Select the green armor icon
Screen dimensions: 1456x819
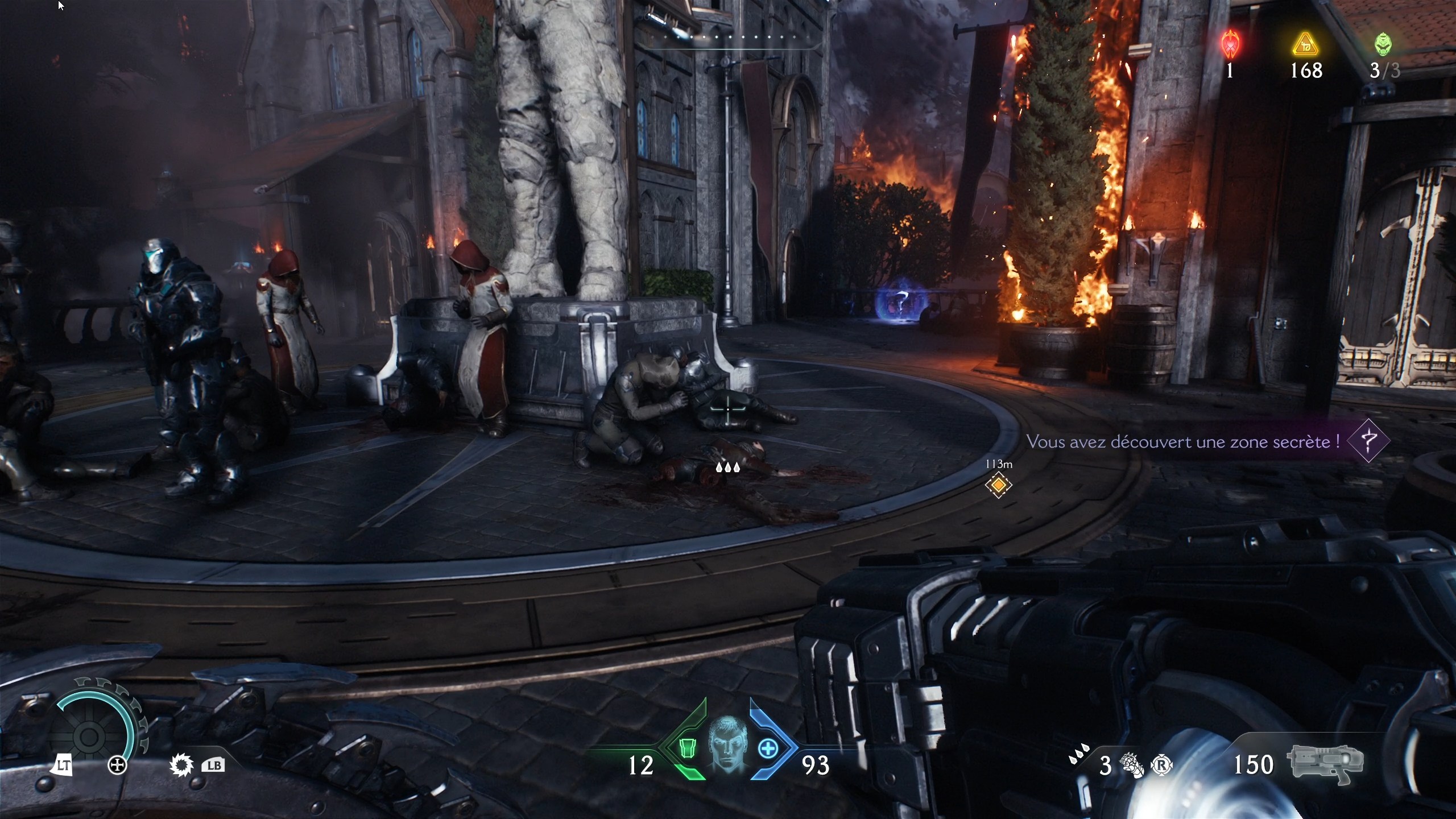pos(686,748)
